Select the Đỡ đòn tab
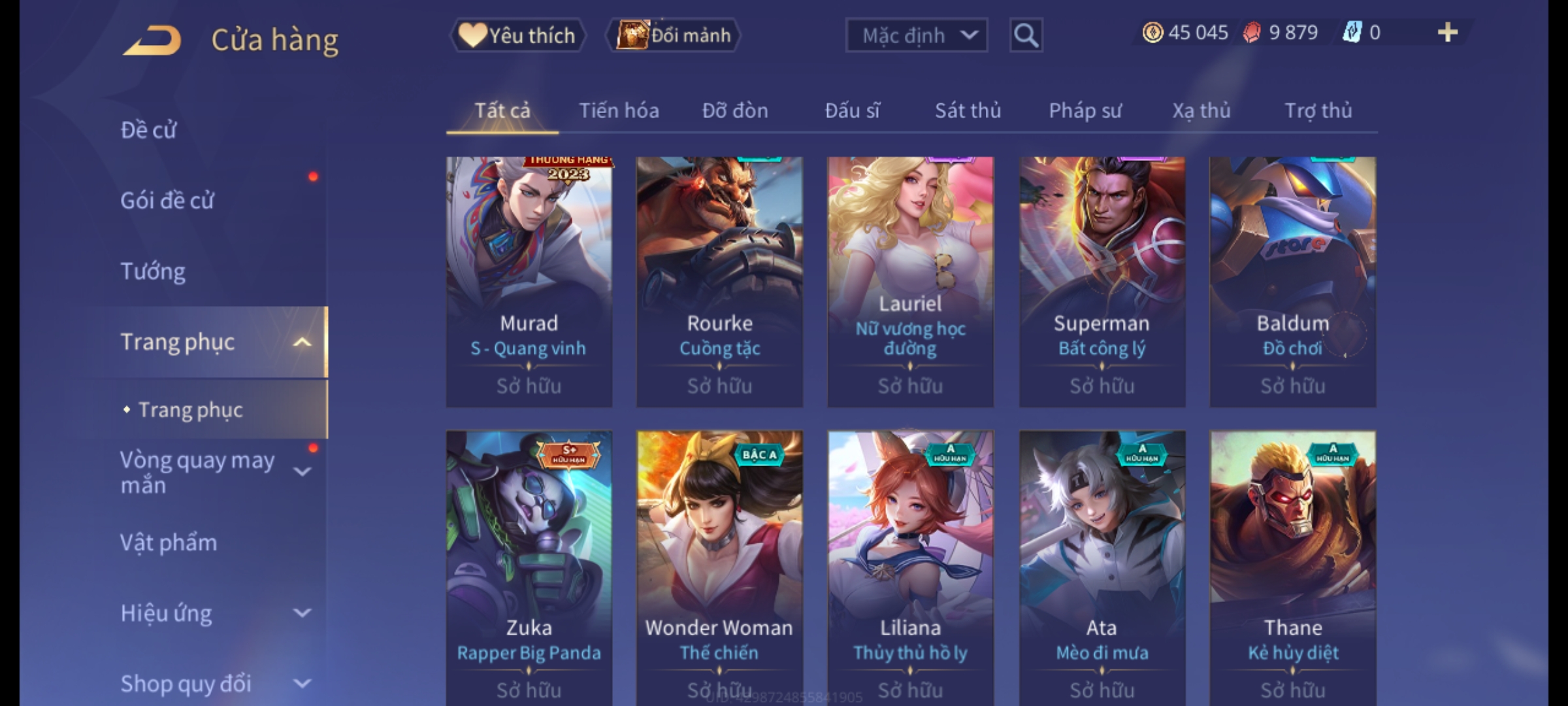The height and width of the screenshot is (706, 1568). [x=735, y=110]
